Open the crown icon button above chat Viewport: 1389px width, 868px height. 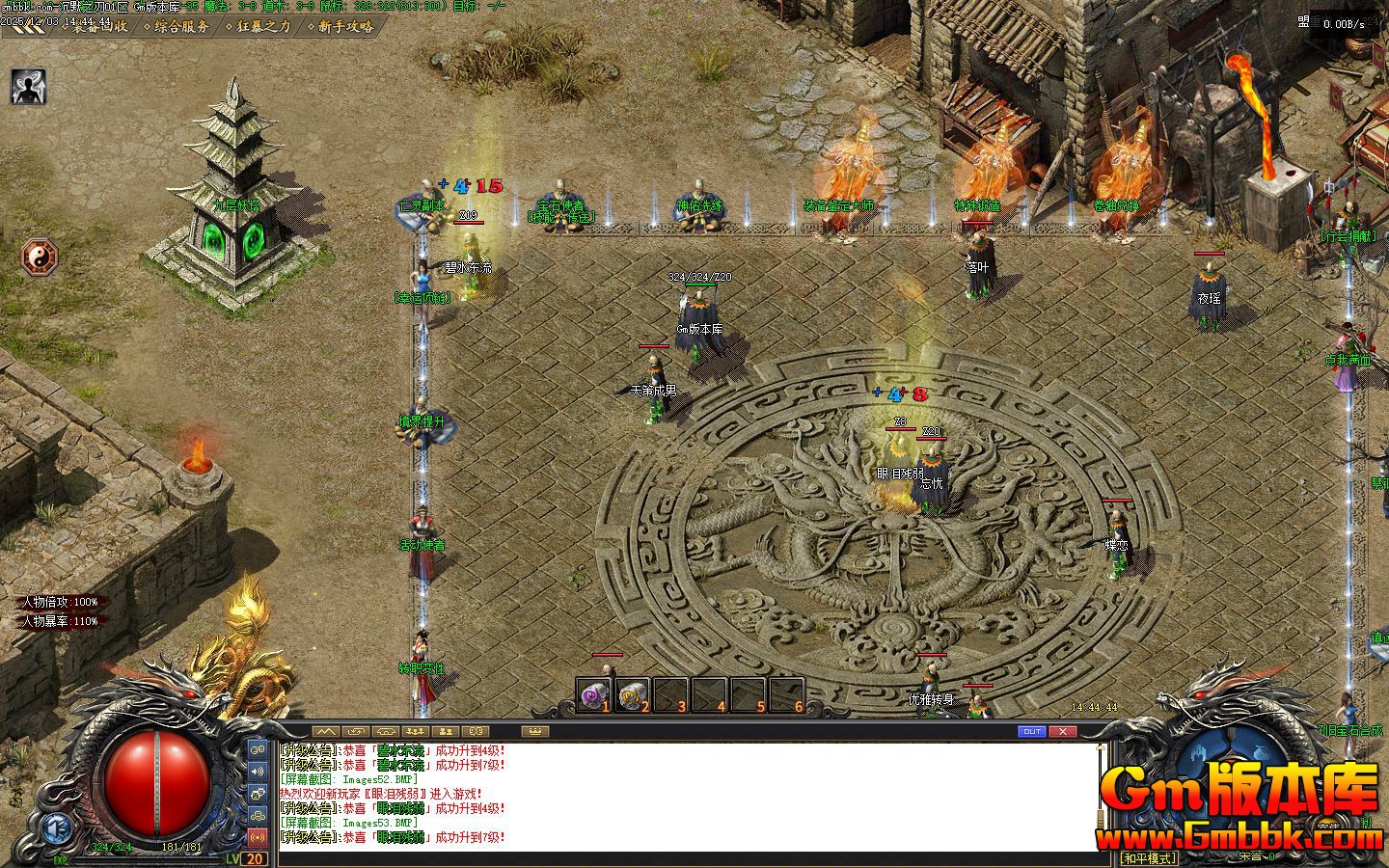[534, 732]
